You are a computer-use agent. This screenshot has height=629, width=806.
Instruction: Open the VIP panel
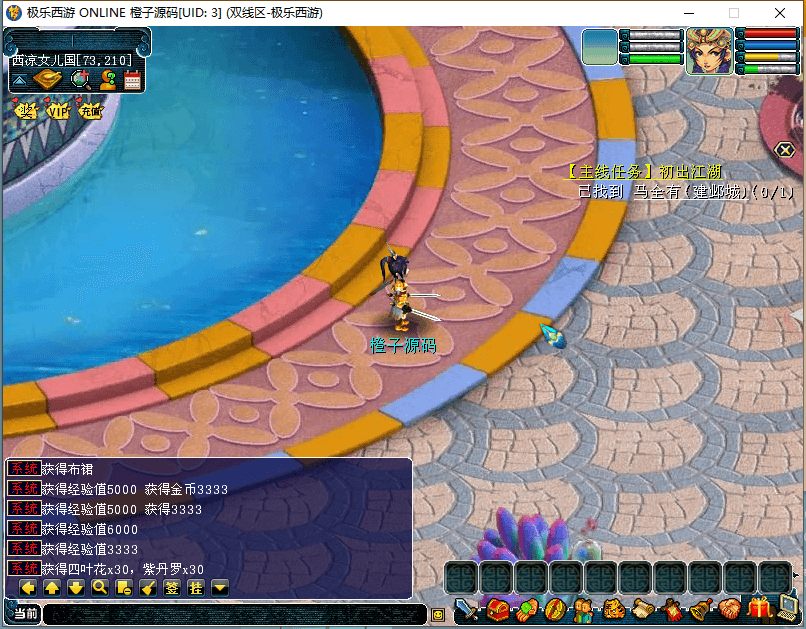(59, 111)
